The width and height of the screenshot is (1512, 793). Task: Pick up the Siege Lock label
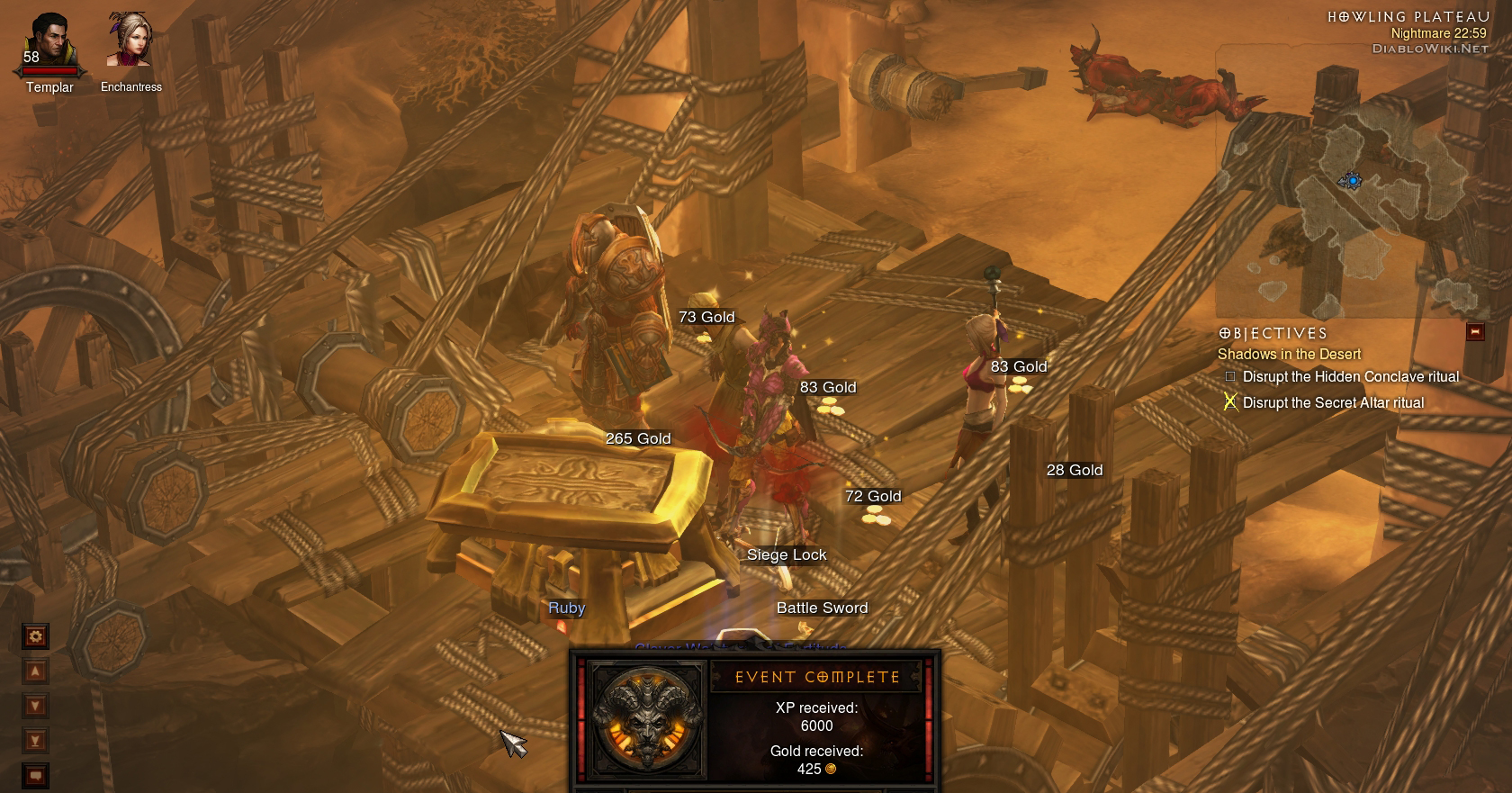click(x=787, y=555)
